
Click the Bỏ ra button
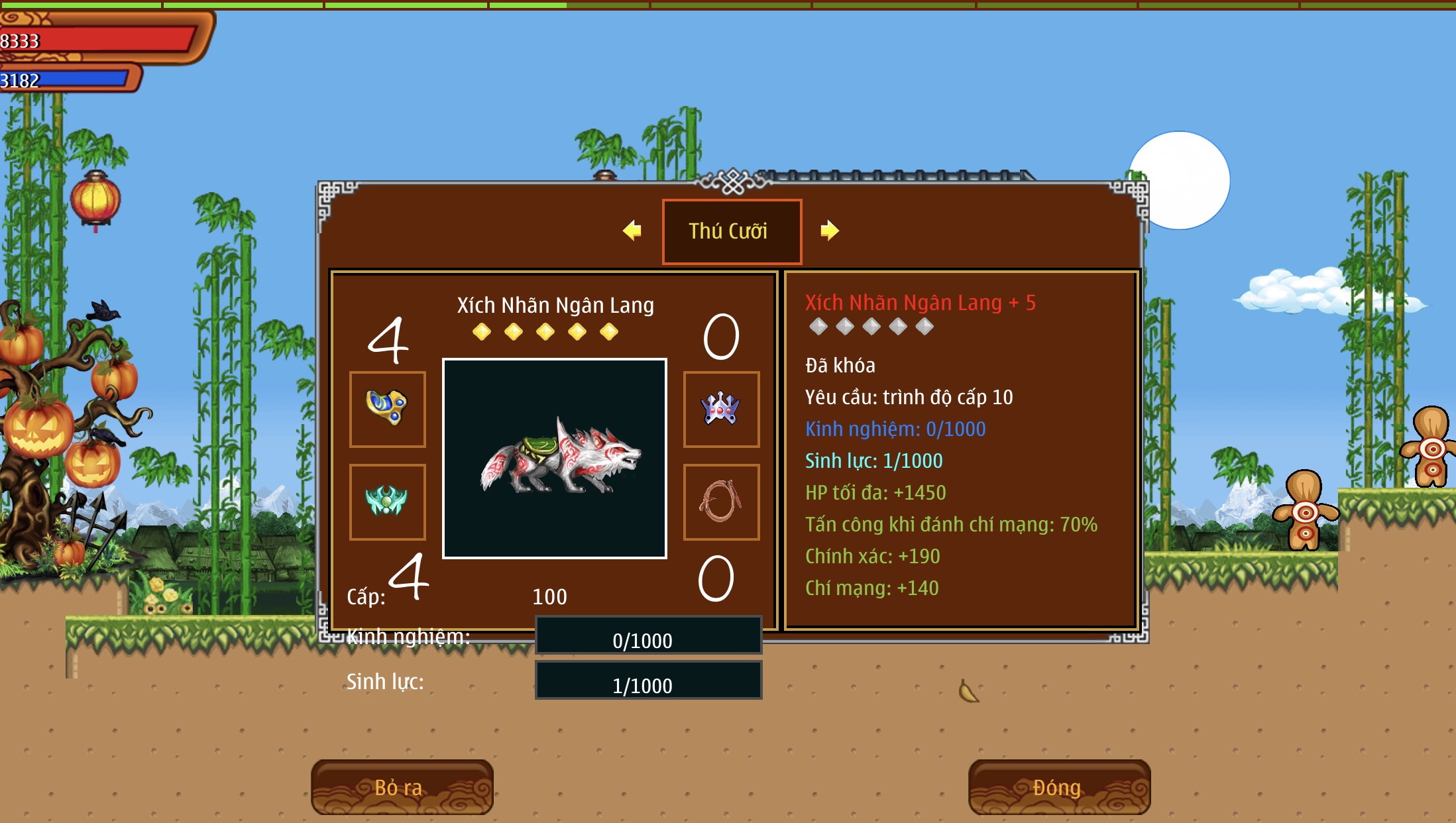[402, 787]
